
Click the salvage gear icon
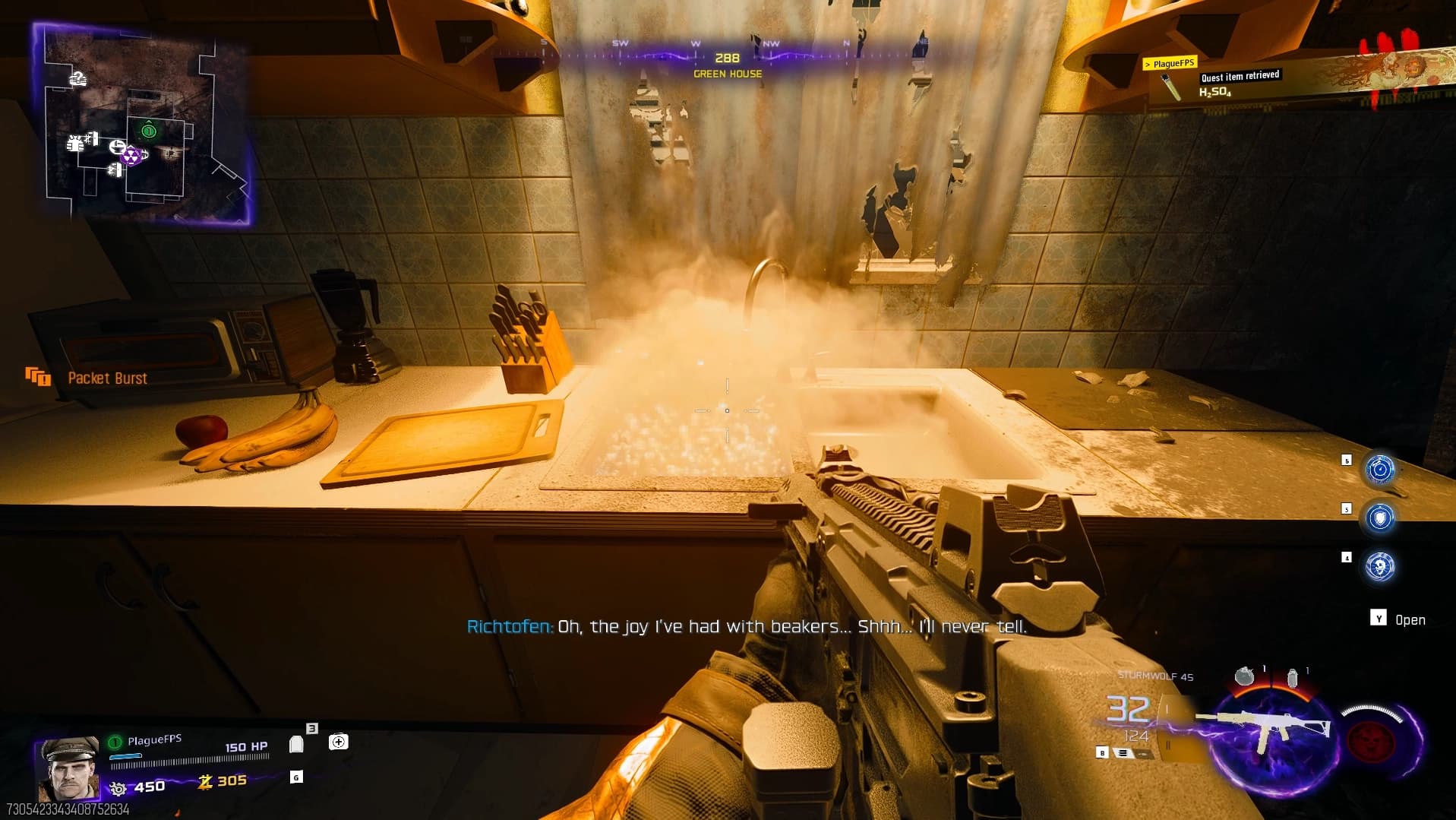click(117, 788)
